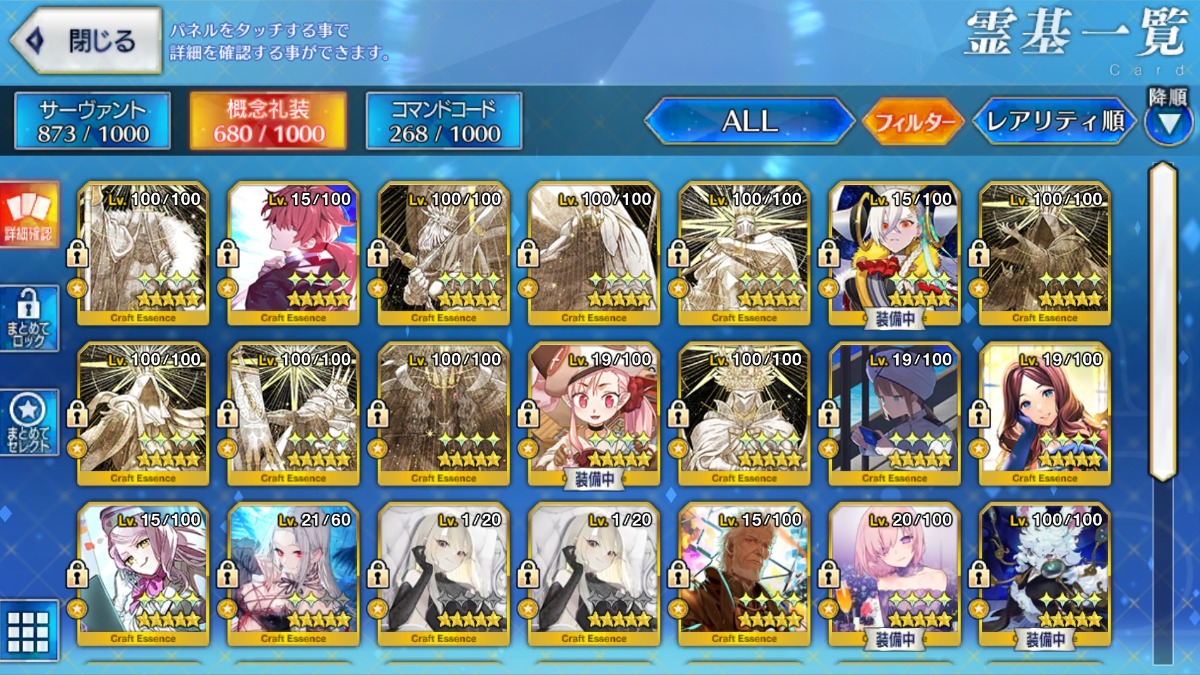The image size is (1200, 675).
Task: Toggle the 降順 sort order arrow
Action: click(x=1167, y=122)
